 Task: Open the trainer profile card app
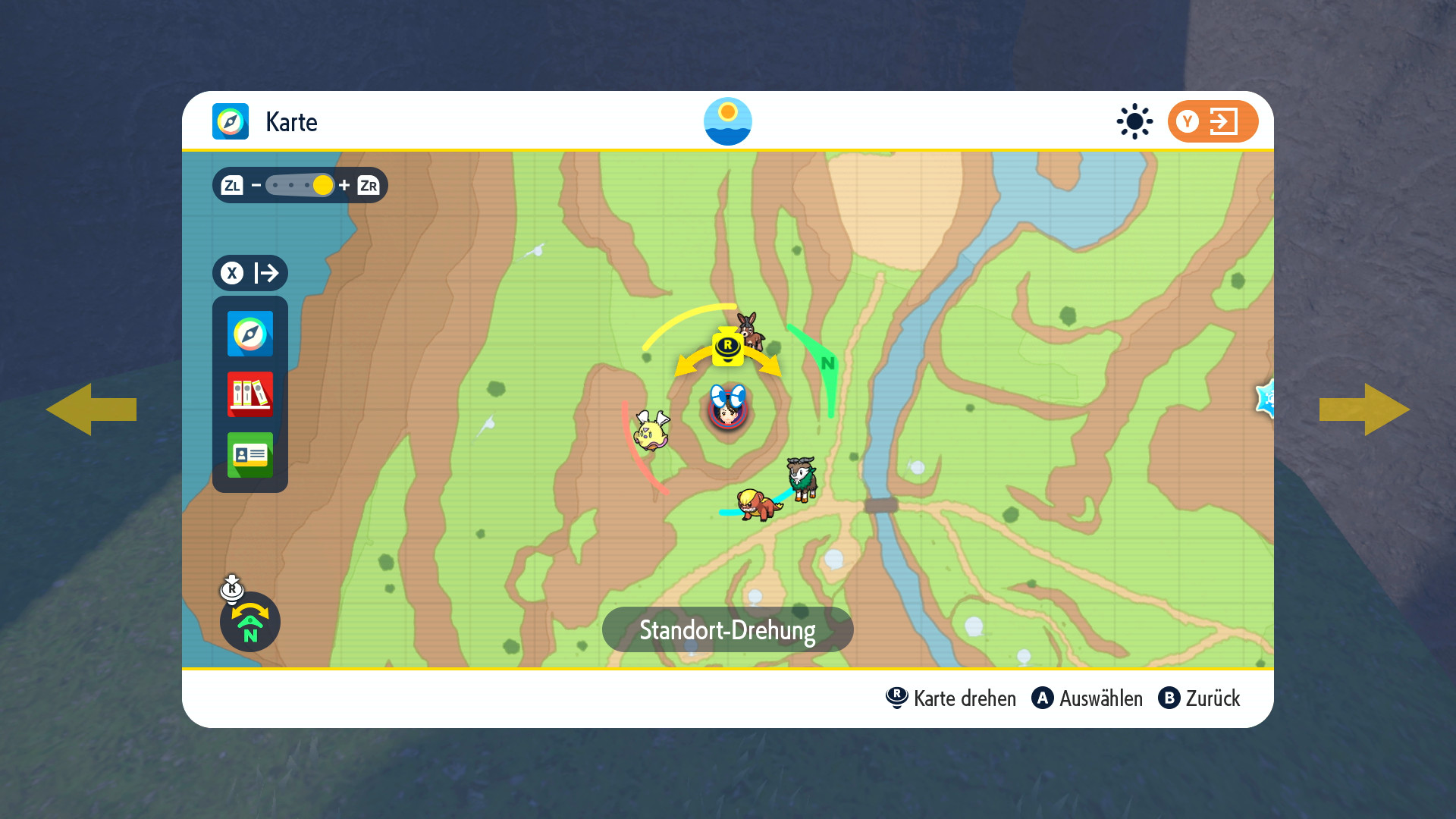click(250, 455)
